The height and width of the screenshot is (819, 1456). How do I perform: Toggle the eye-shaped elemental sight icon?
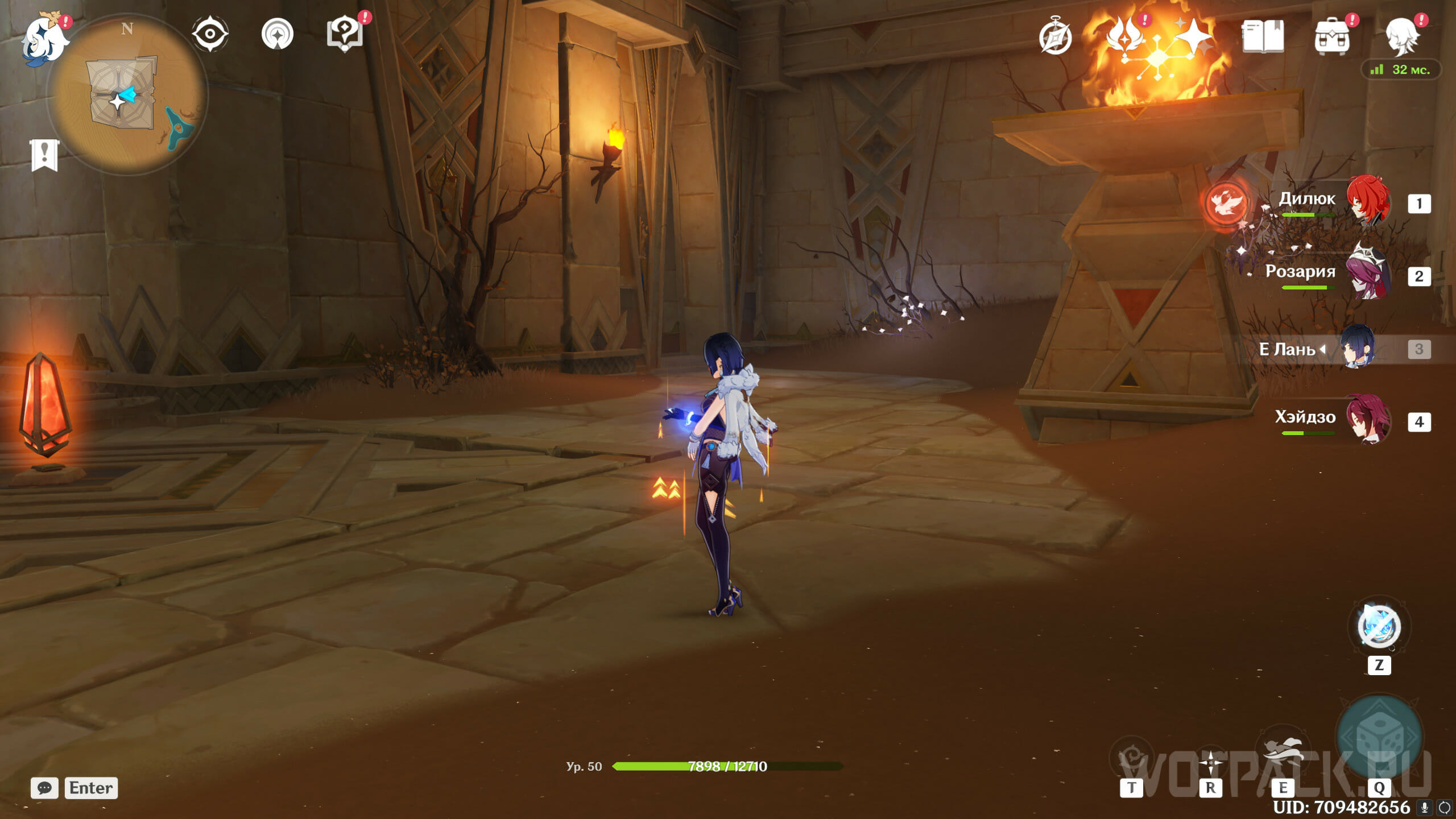(210, 34)
